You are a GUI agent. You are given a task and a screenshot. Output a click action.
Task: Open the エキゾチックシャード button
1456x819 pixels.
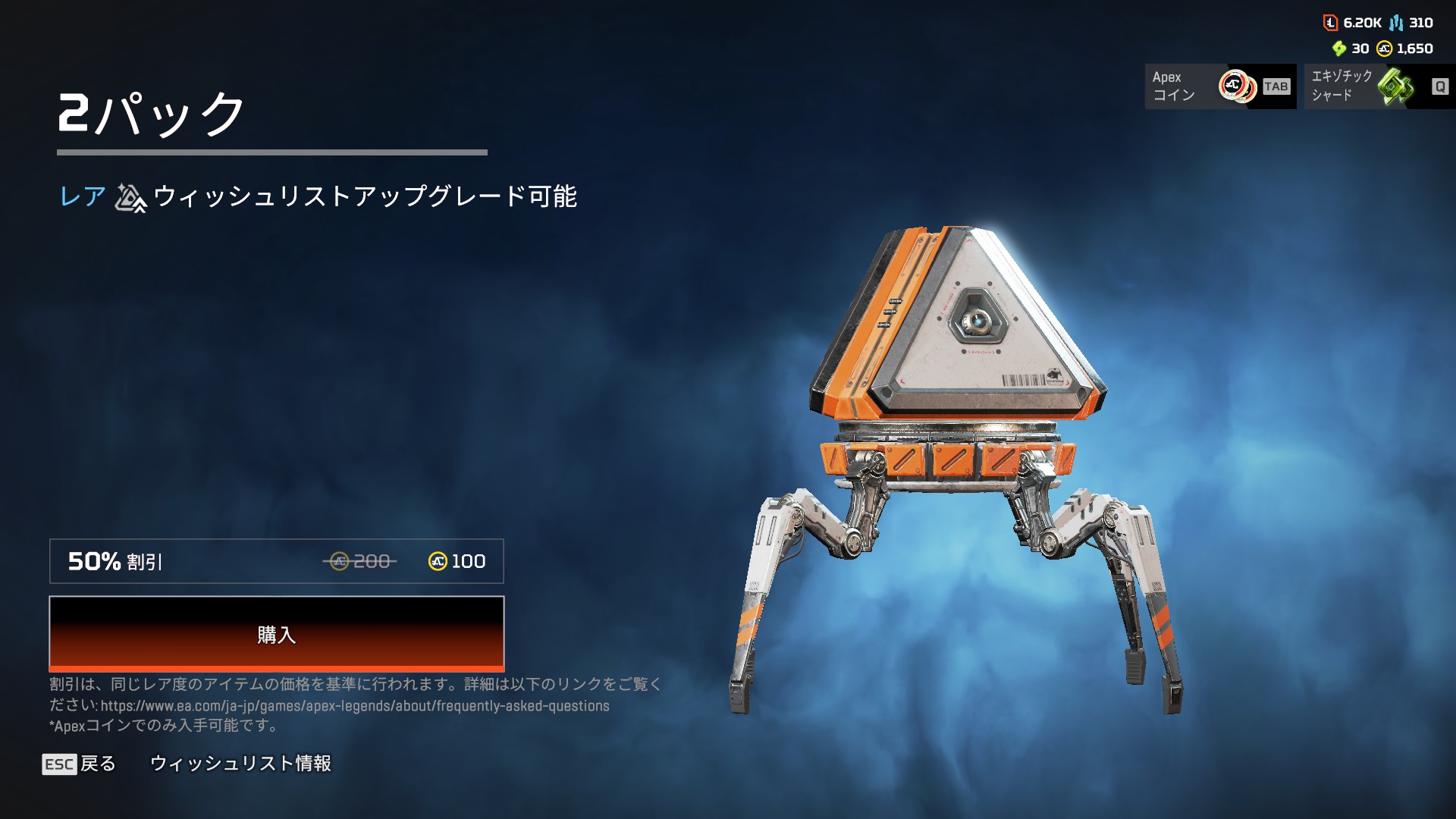click(x=1379, y=86)
